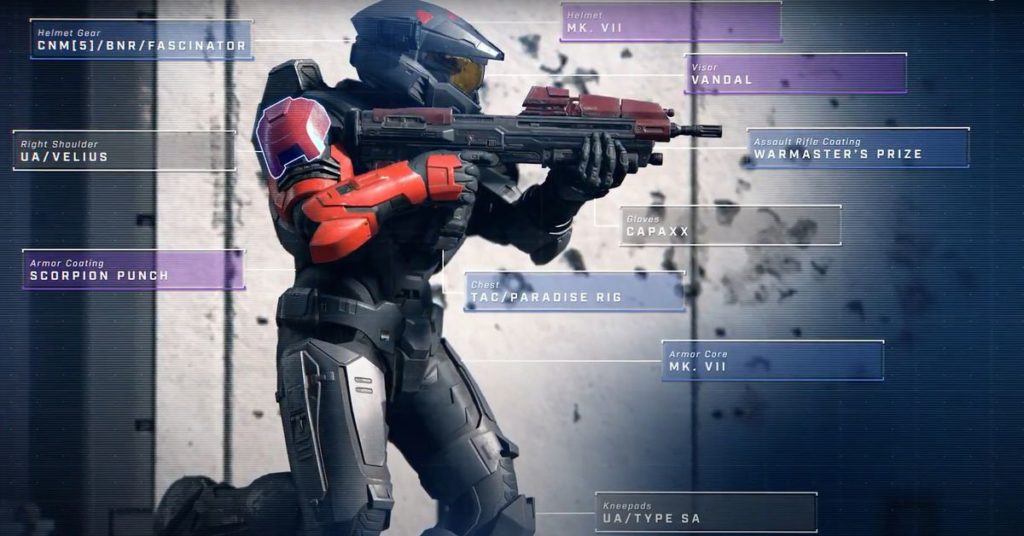Click the Visor Vandal label
This screenshot has width=1024, height=536.
click(795, 74)
